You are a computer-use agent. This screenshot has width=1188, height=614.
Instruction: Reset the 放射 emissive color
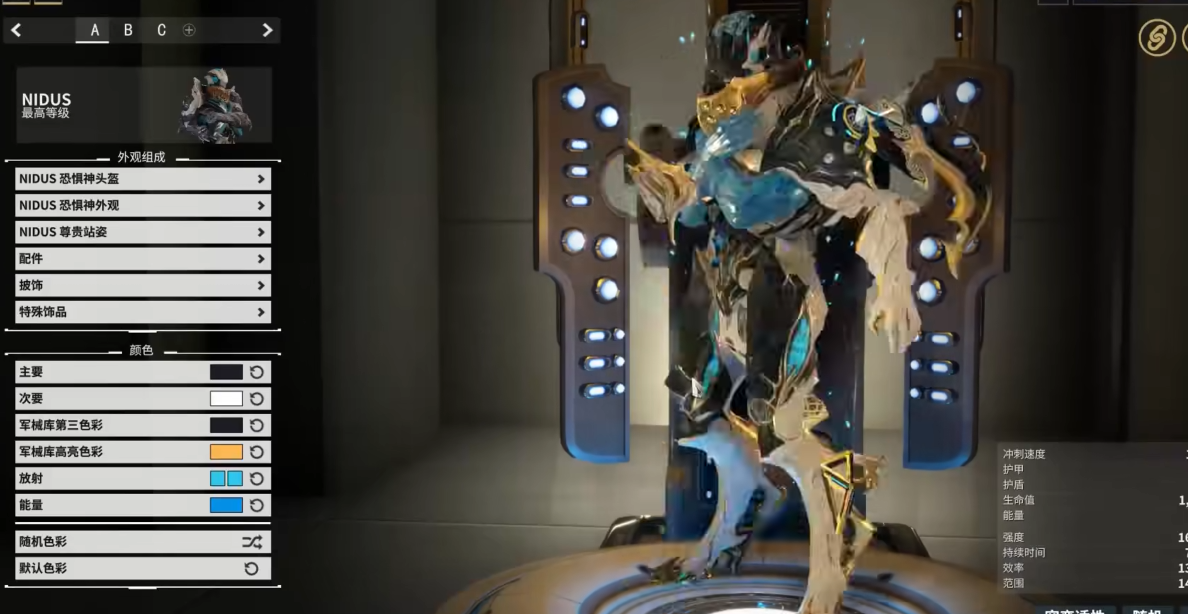coord(257,479)
